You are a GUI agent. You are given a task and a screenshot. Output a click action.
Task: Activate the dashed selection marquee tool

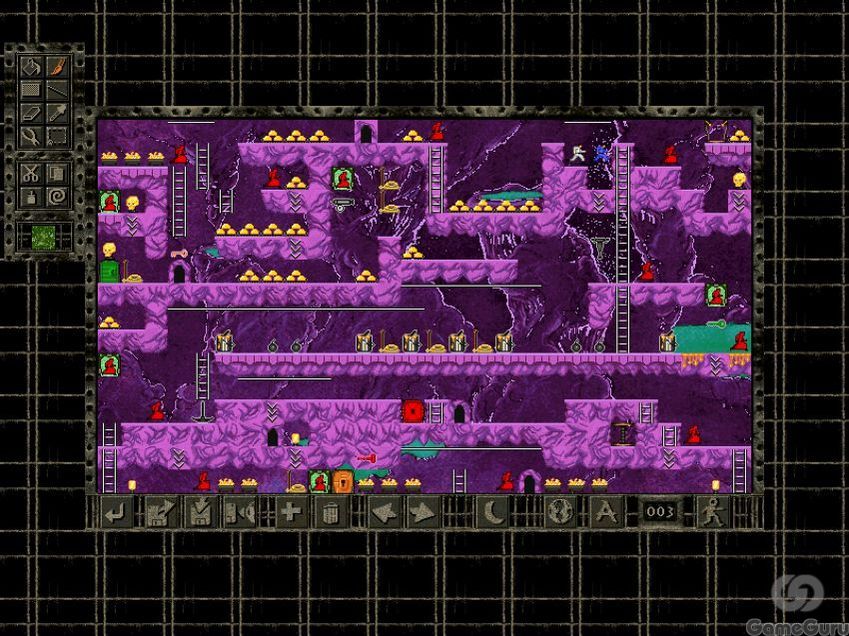[x=57, y=135]
